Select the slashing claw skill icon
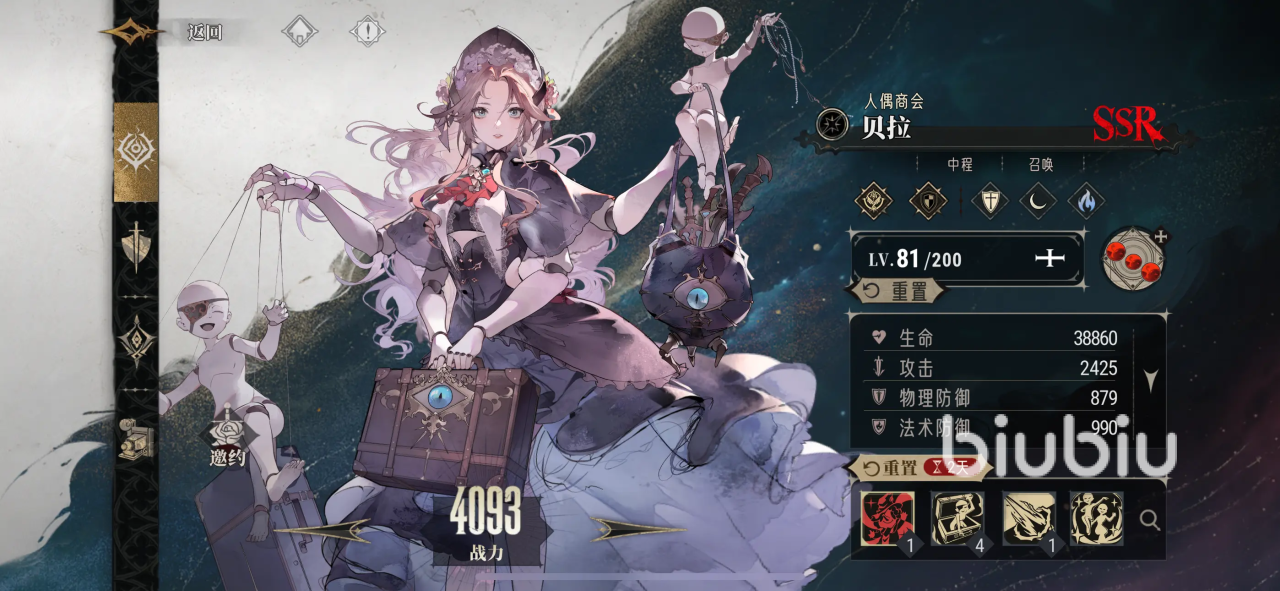Image resolution: width=1280 pixels, height=591 pixels. pos(1028,518)
